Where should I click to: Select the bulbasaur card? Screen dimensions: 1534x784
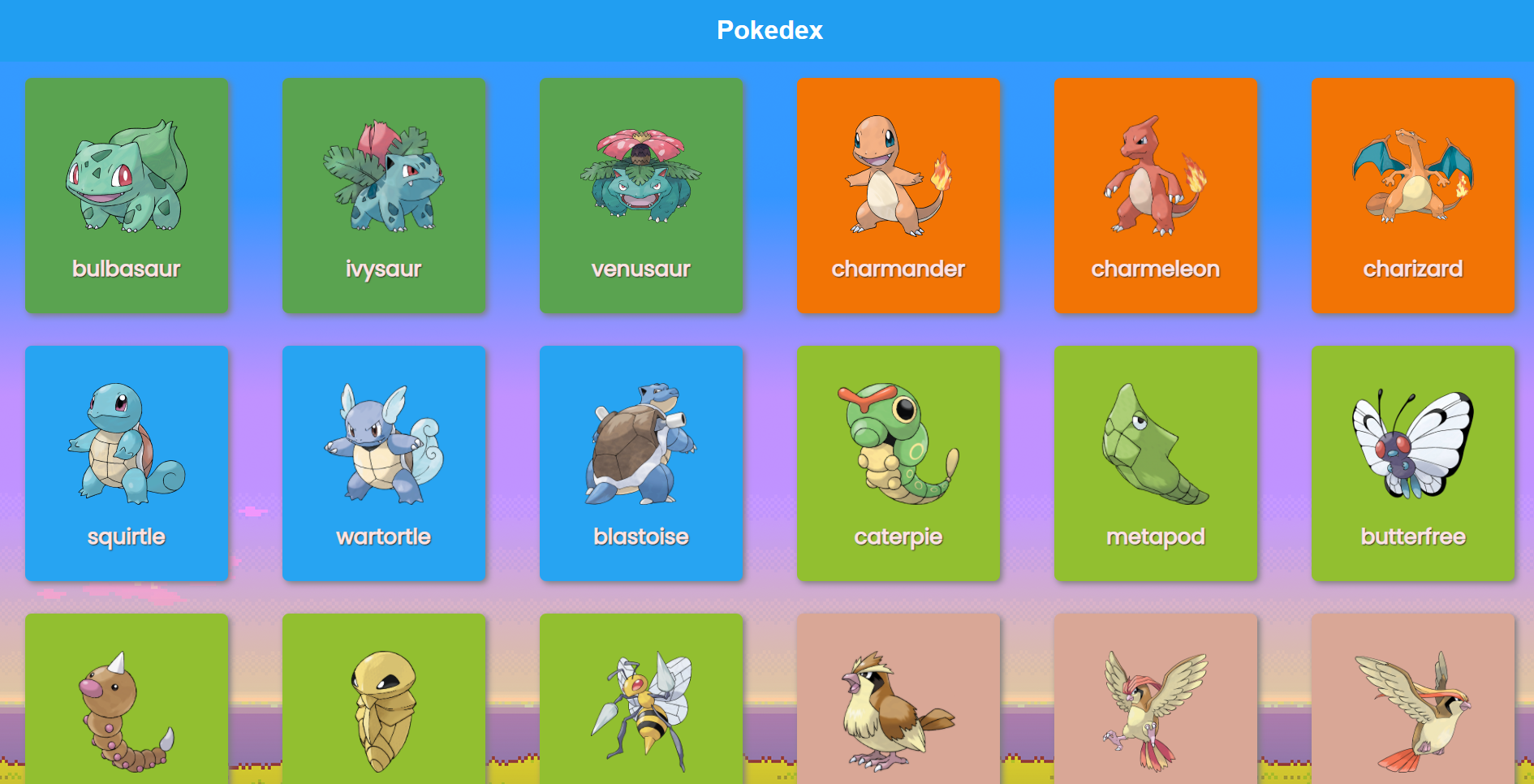127,195
